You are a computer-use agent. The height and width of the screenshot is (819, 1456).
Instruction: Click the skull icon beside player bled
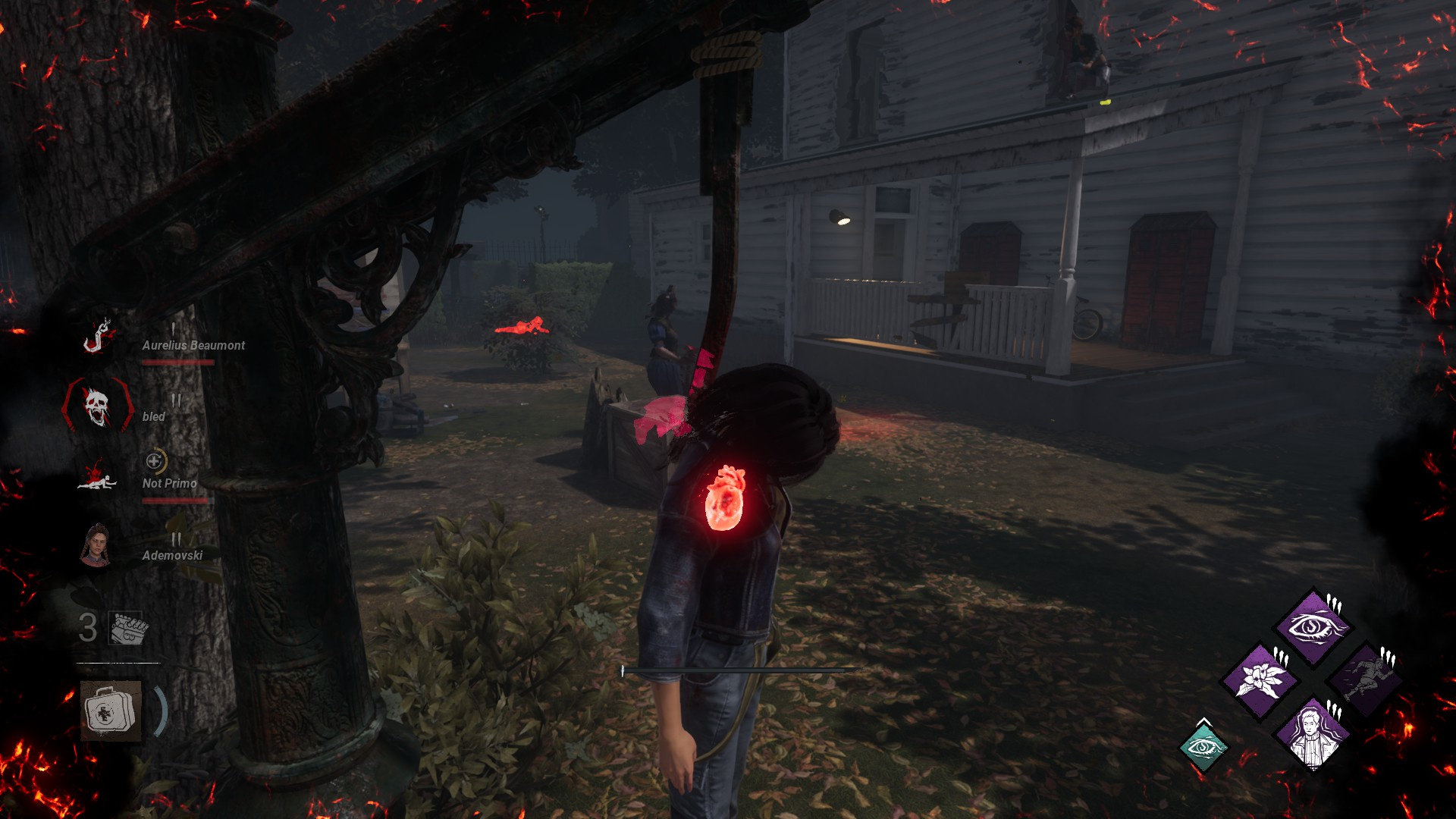point(97,407)
